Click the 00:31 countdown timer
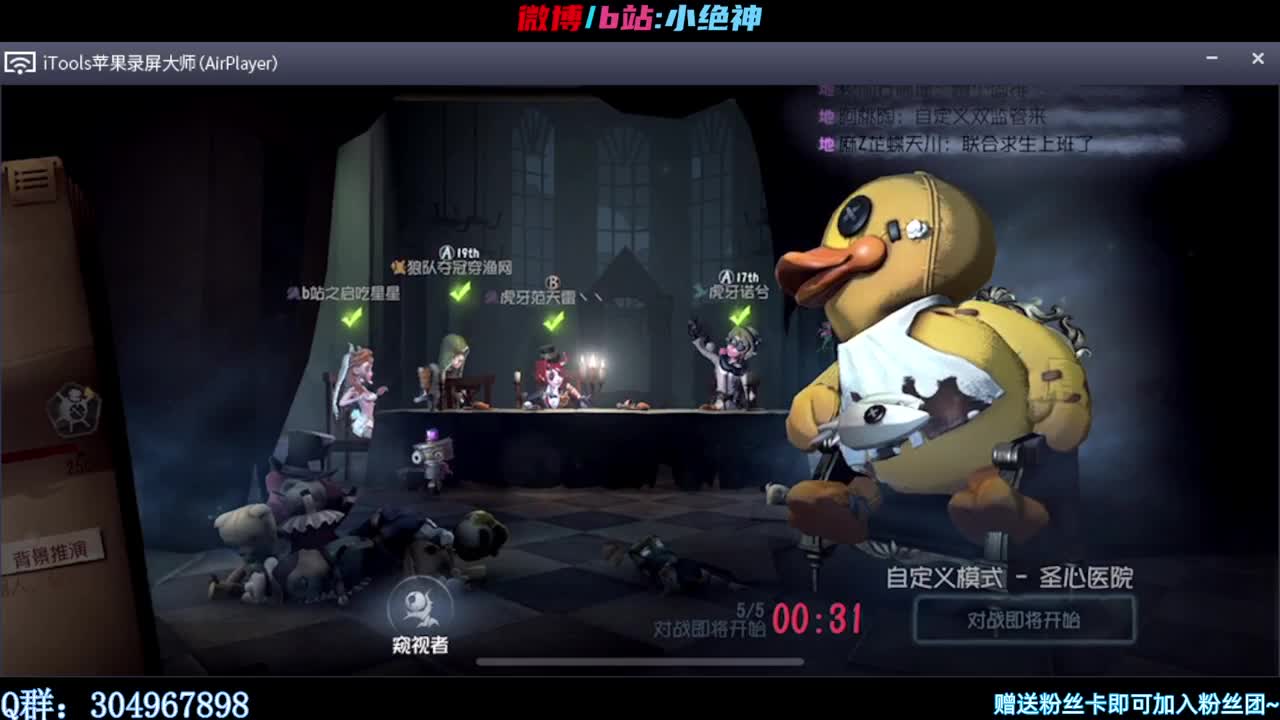The height and width of the screenshot is (720, 1280). point(819,618)
